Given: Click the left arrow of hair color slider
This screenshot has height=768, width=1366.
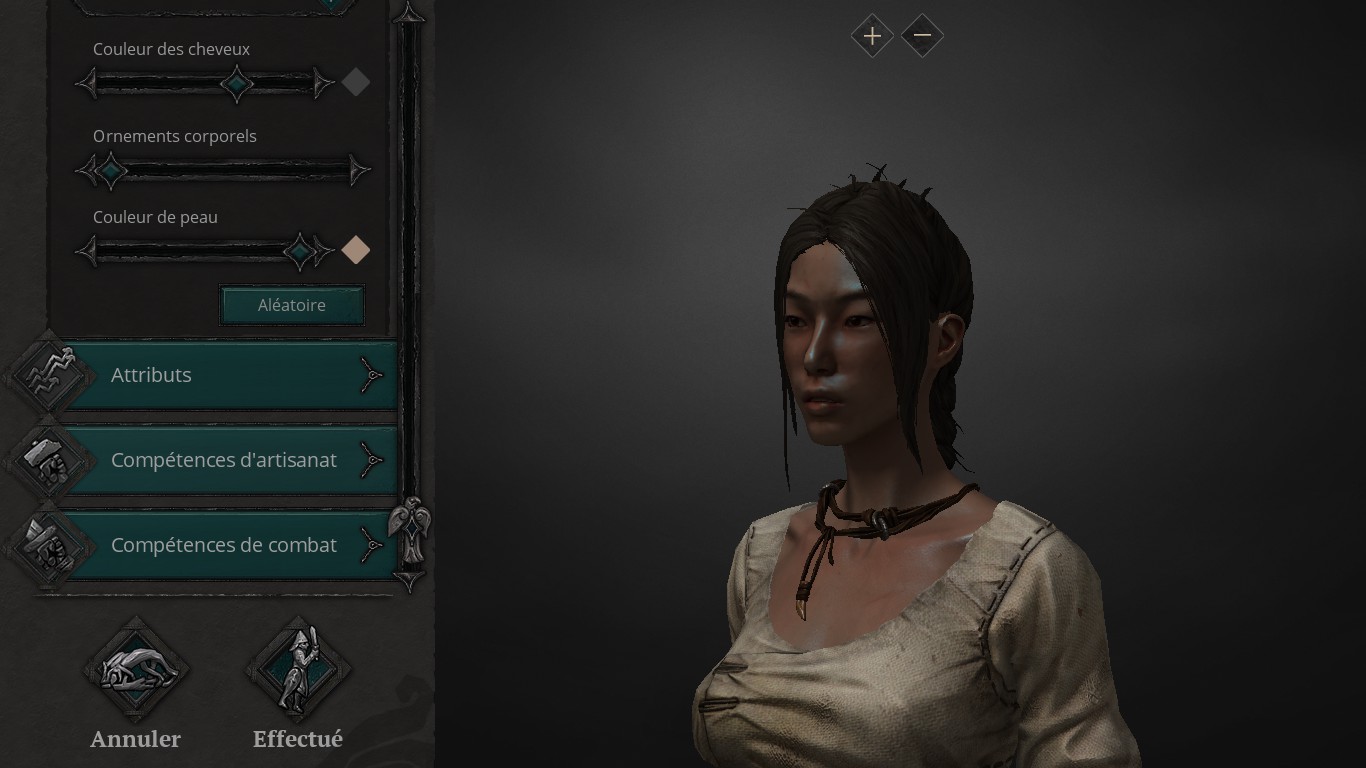Looking at the screenshot, I should (88, 83).
